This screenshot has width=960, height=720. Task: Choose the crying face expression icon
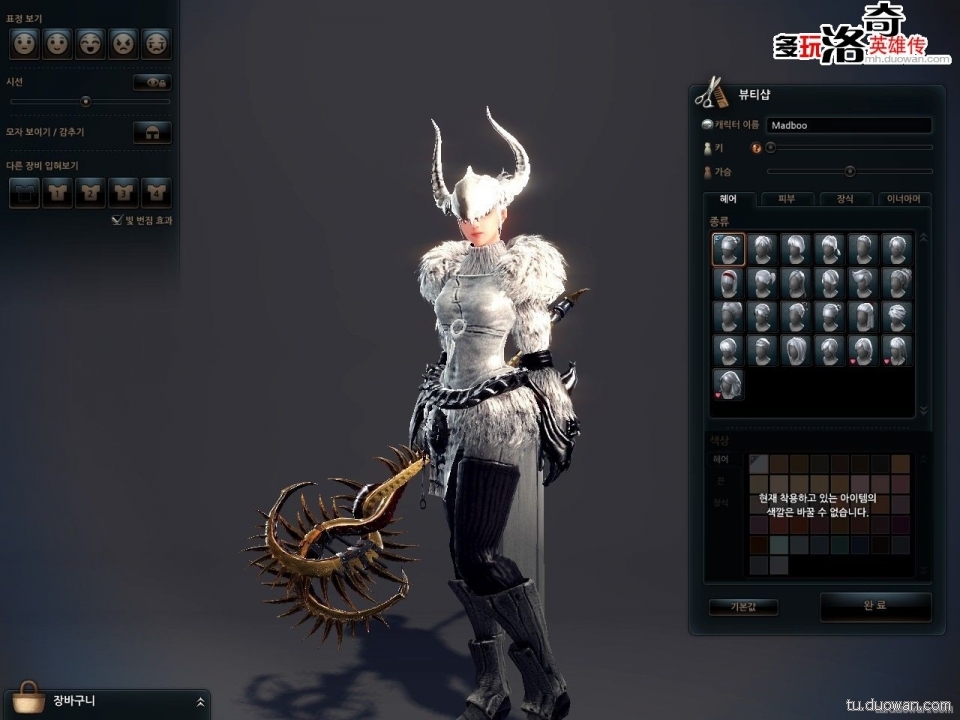(x=156, y=43)
